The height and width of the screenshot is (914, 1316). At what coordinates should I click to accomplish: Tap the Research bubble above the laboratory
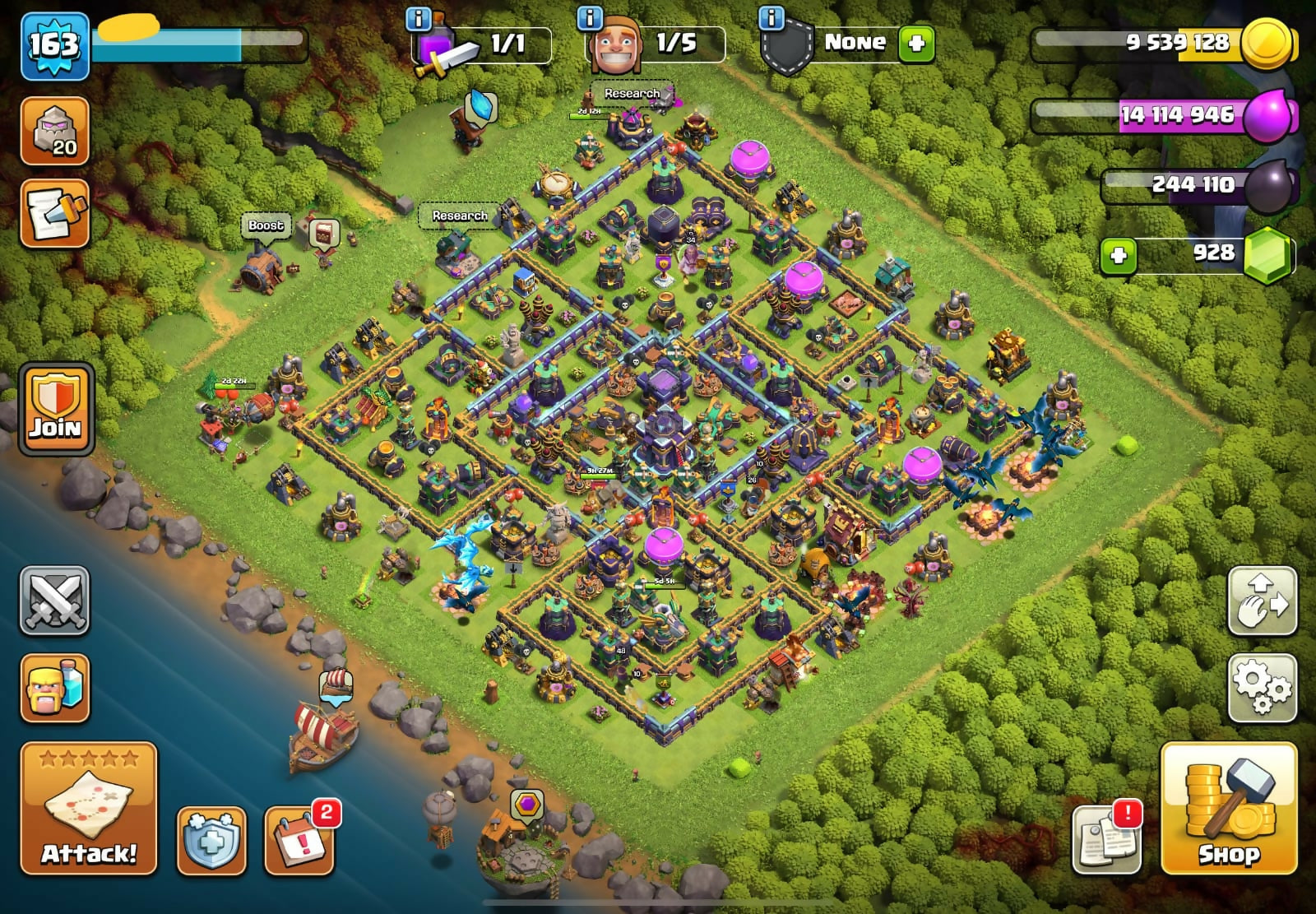click(x=632, y=94)
